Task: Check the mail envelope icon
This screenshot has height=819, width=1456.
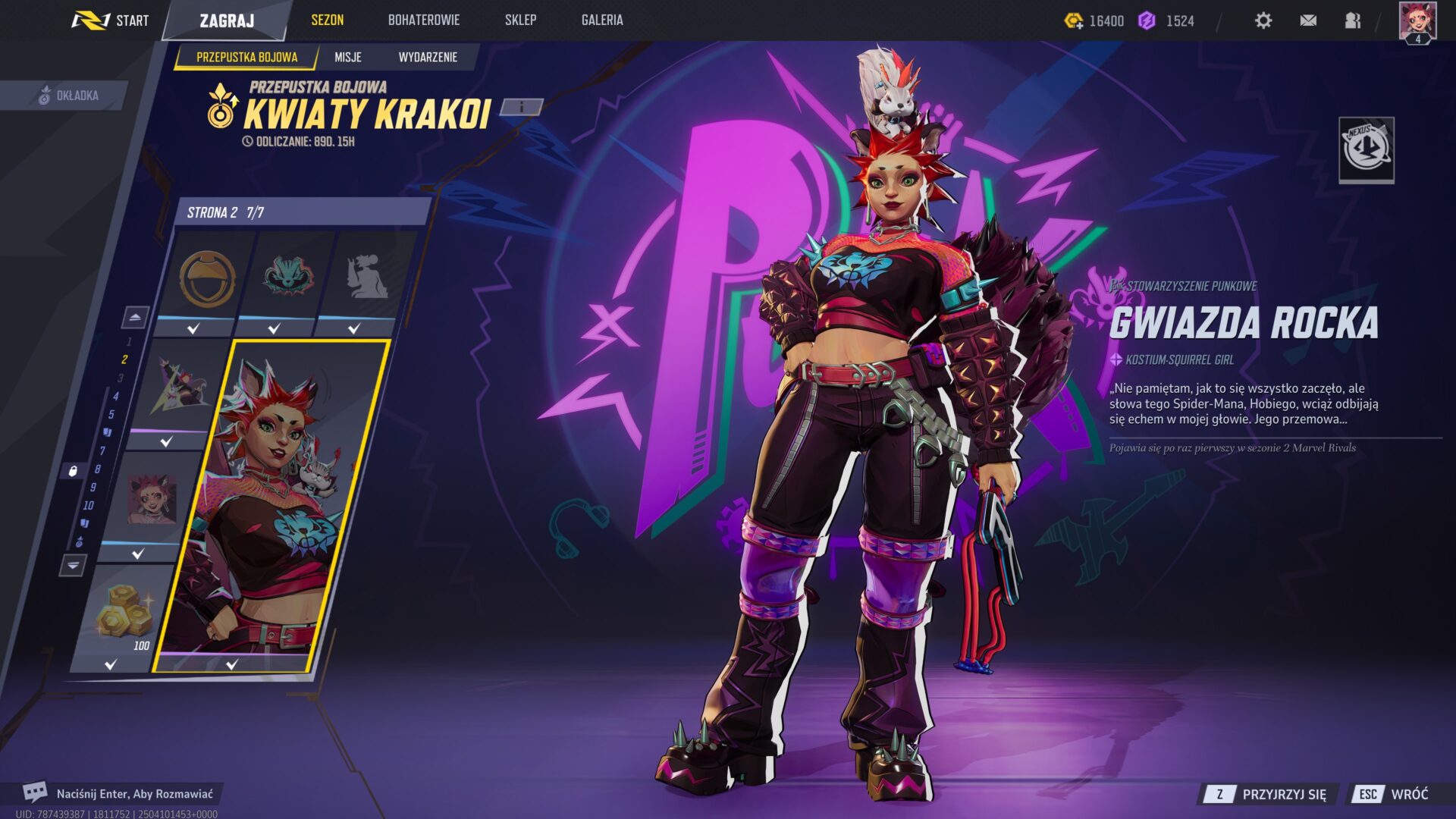Action: tap(1308, 20)
